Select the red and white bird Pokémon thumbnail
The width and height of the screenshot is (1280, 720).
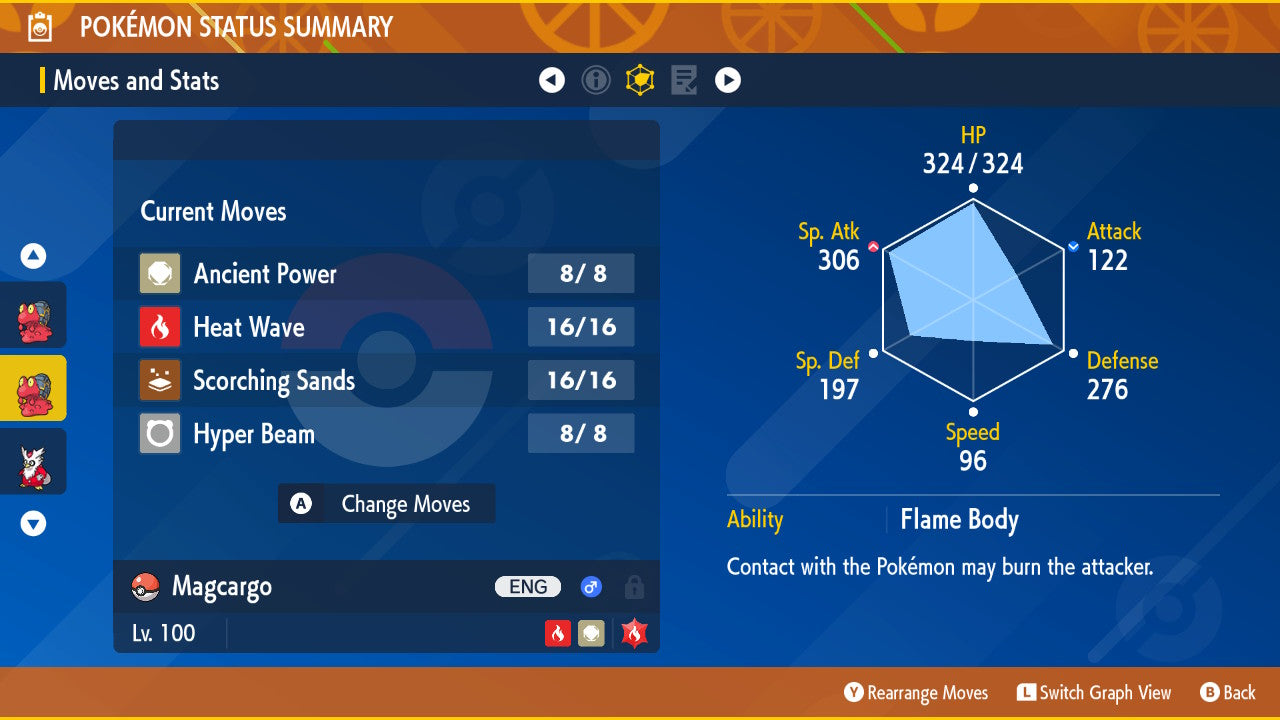click(33, 462)
